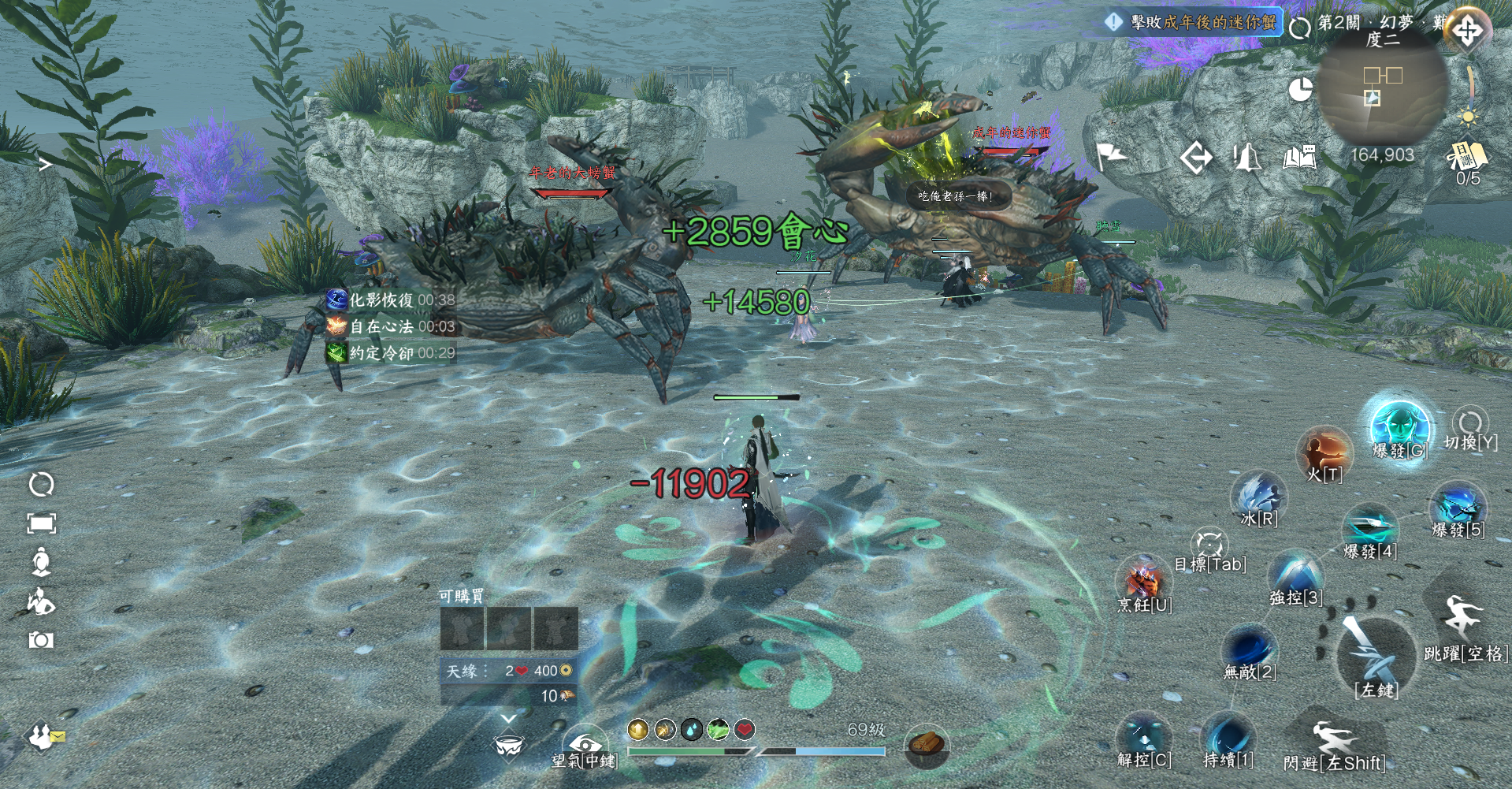Activate the fire skill labeled 火[T]
Screen dimensions: 1512x789
[1324, 451]
